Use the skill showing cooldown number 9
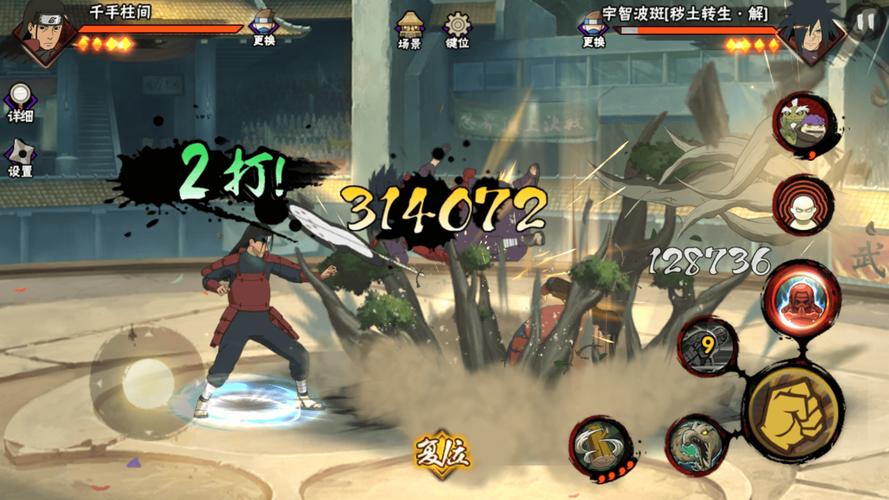Screen dimensions: 889x500 [x=708, y=346]
